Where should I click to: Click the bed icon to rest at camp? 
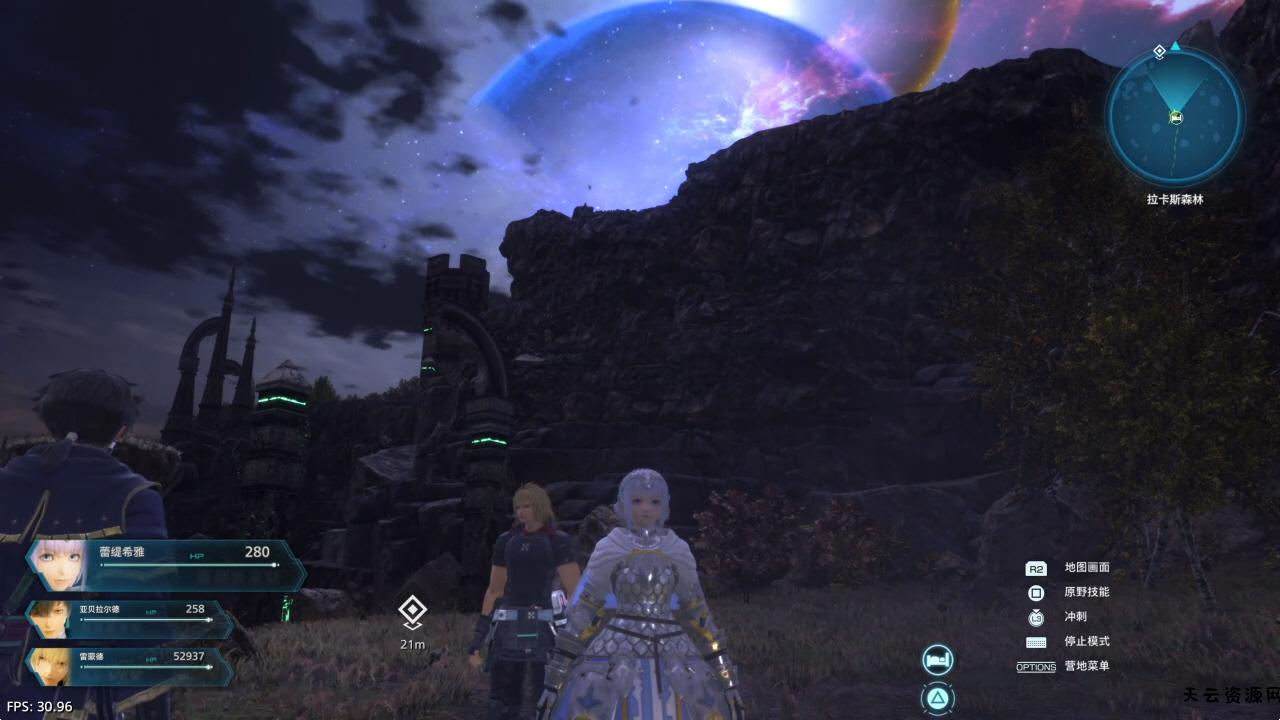[938, 660]
